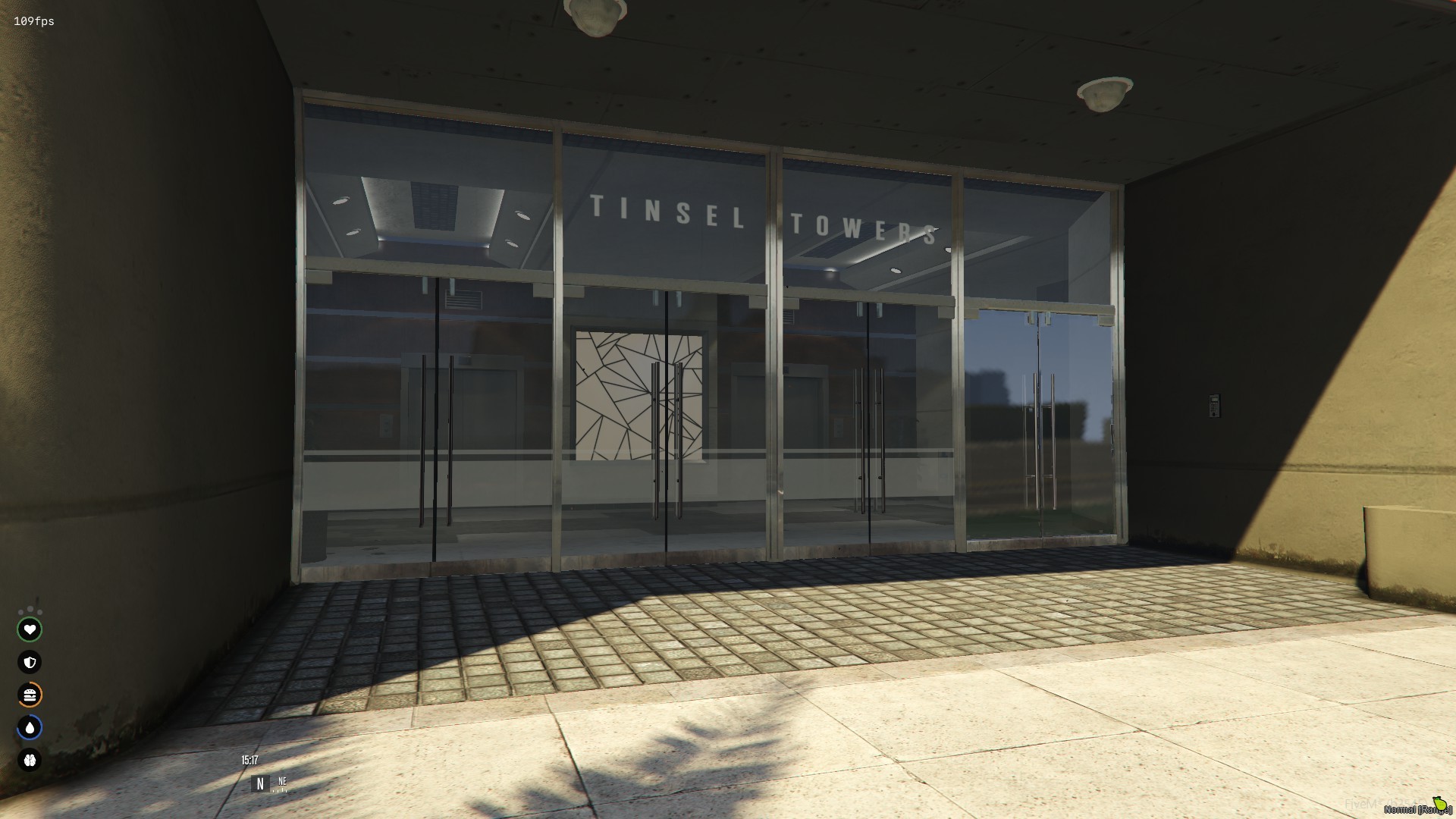The height and width of the screenshot is (819, 1456).
Task: Click the burger hunger status icon
Action: 30,695
